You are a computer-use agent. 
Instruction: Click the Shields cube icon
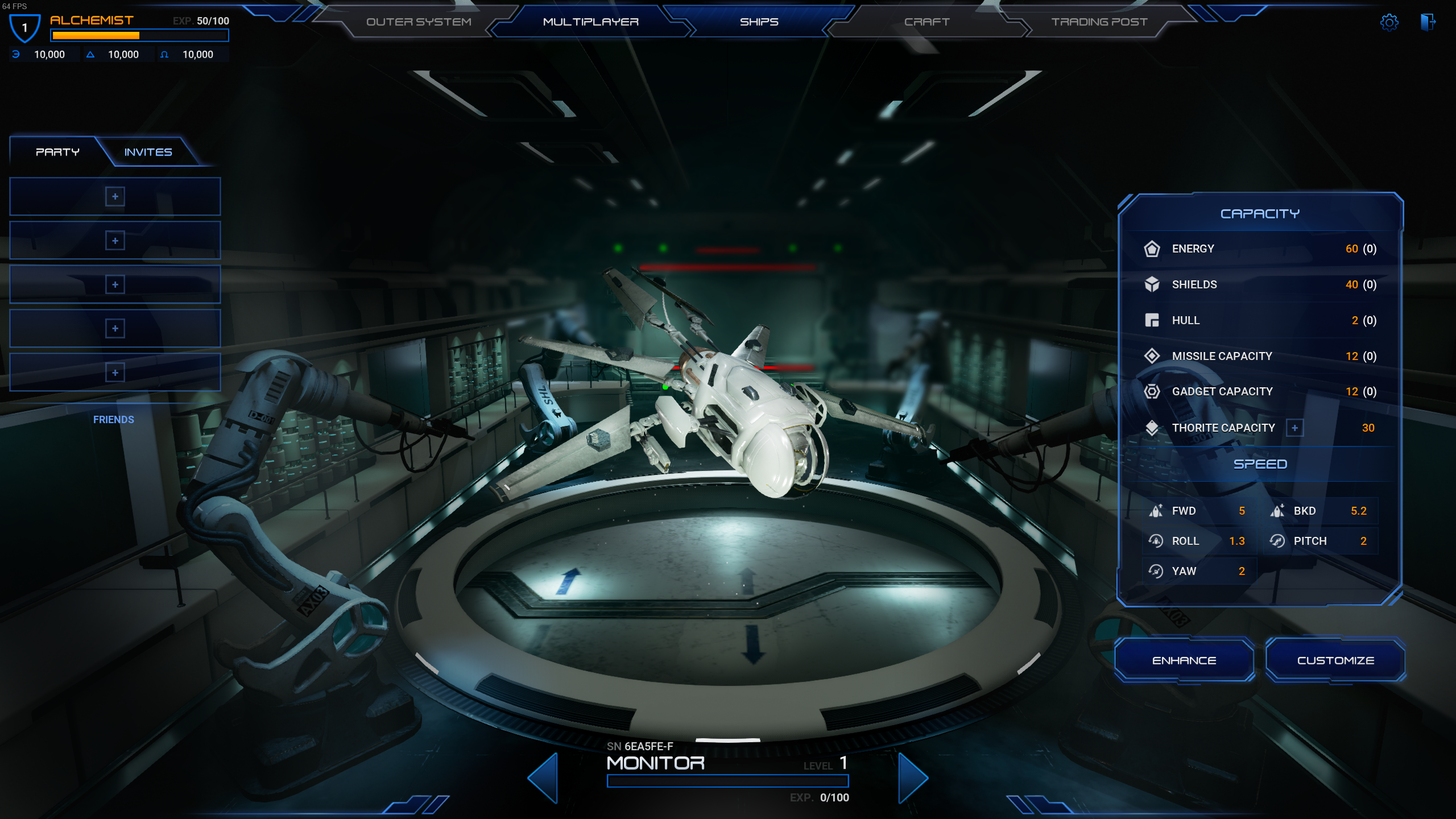tap(1153, 284)
